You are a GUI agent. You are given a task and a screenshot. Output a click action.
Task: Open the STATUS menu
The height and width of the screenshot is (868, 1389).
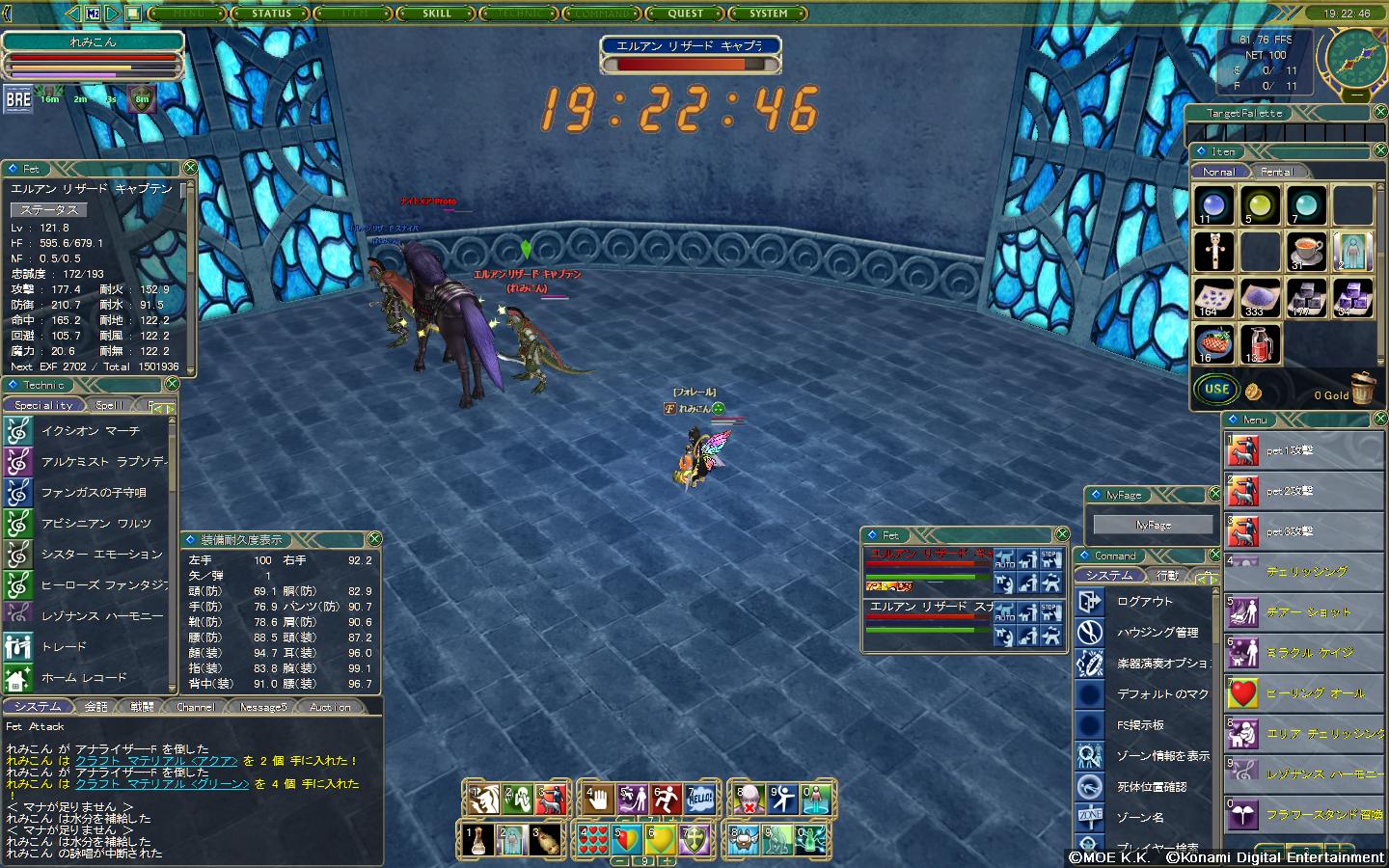(x=271, y=14)
